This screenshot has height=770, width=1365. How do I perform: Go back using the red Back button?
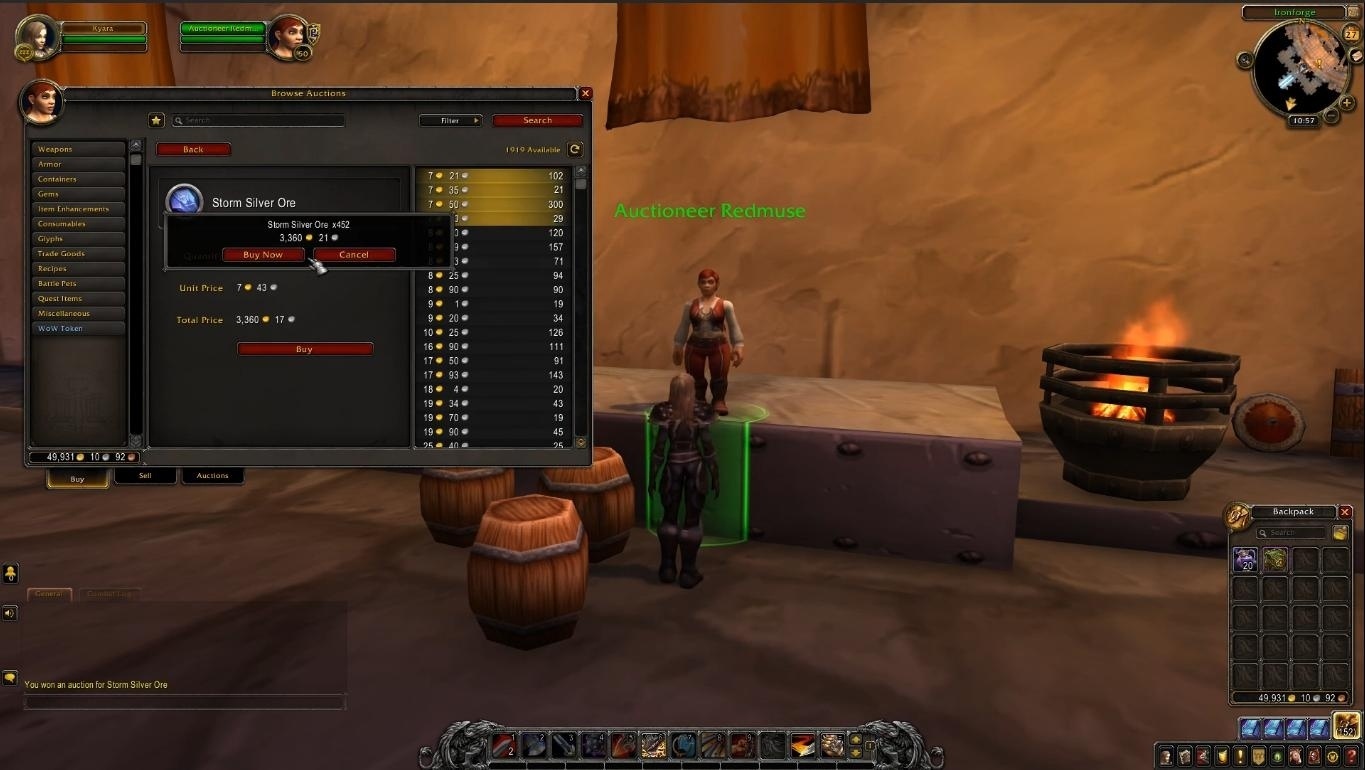193,150
